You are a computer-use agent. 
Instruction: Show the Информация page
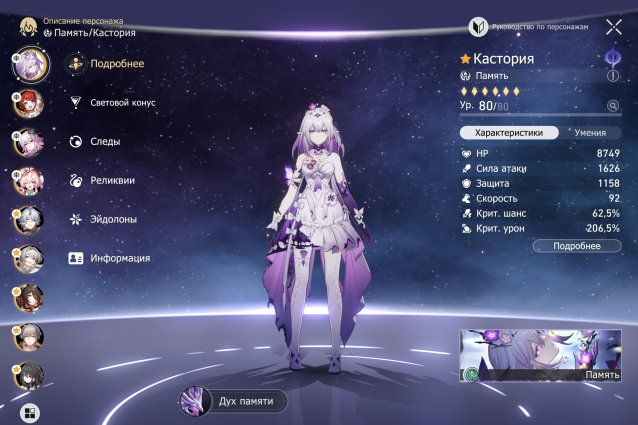click(120, 258)
